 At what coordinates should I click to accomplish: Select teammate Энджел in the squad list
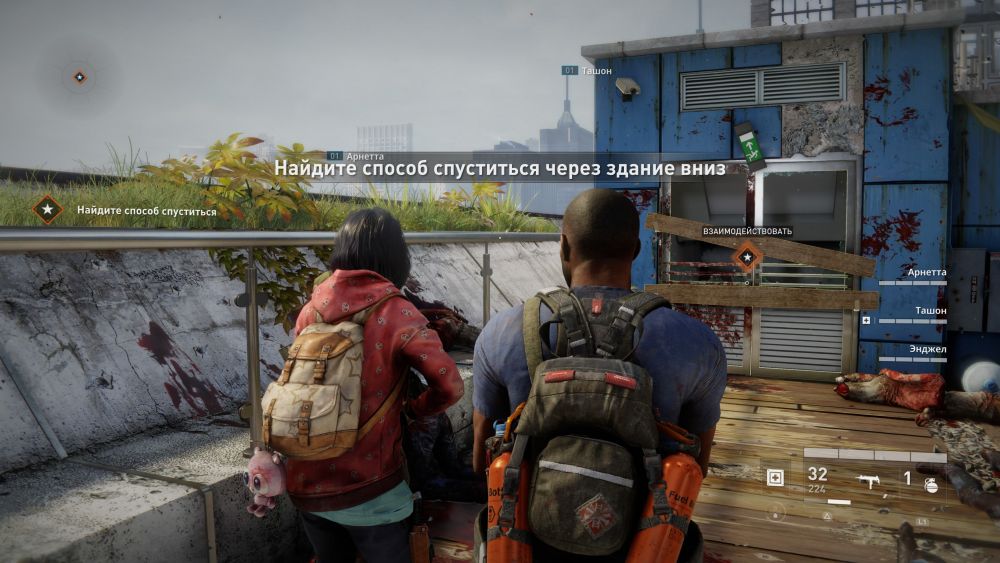coord(927,349)
